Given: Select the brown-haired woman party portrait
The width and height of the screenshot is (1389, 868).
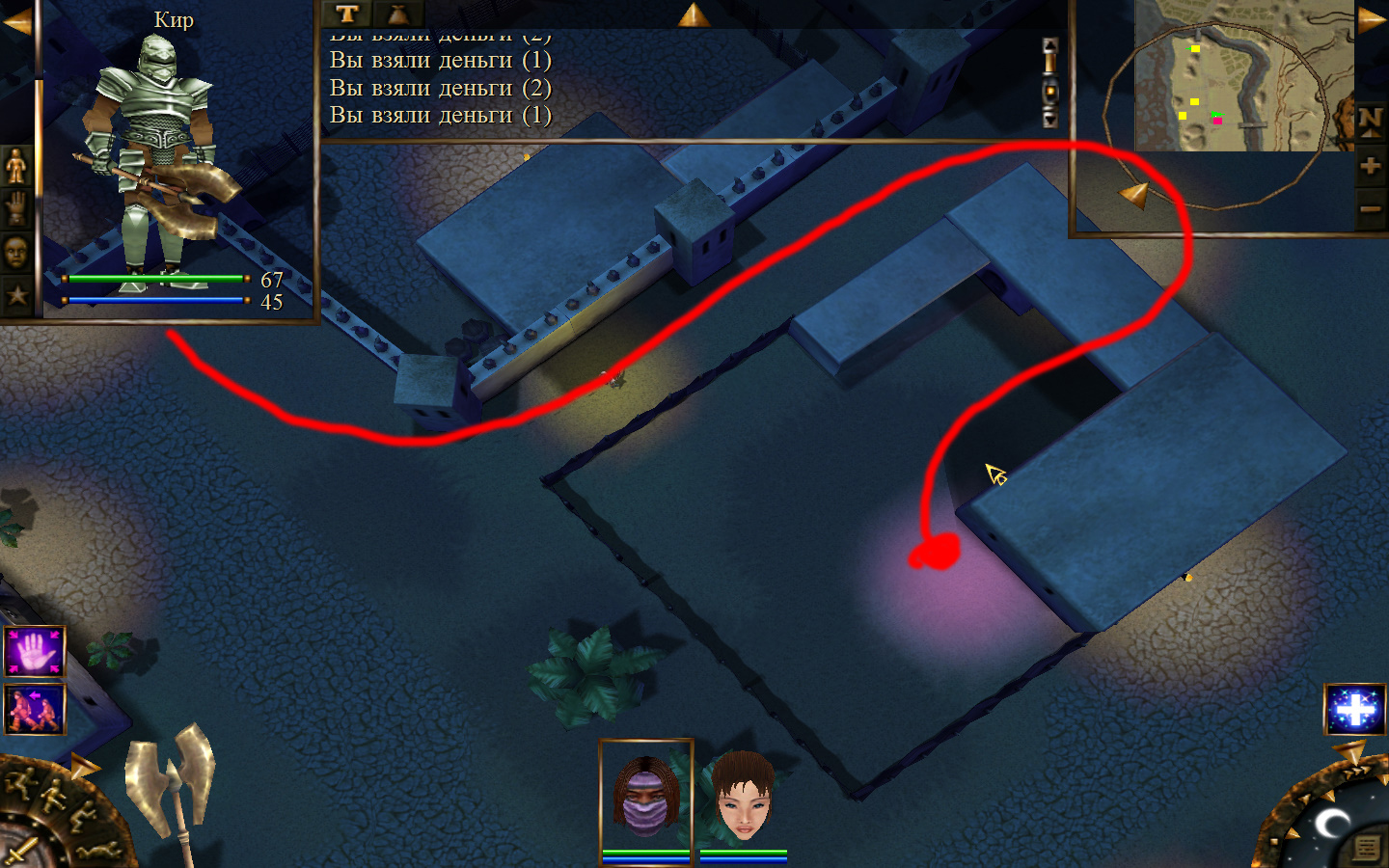Looking at the screenshot, I should click(743, 798).
